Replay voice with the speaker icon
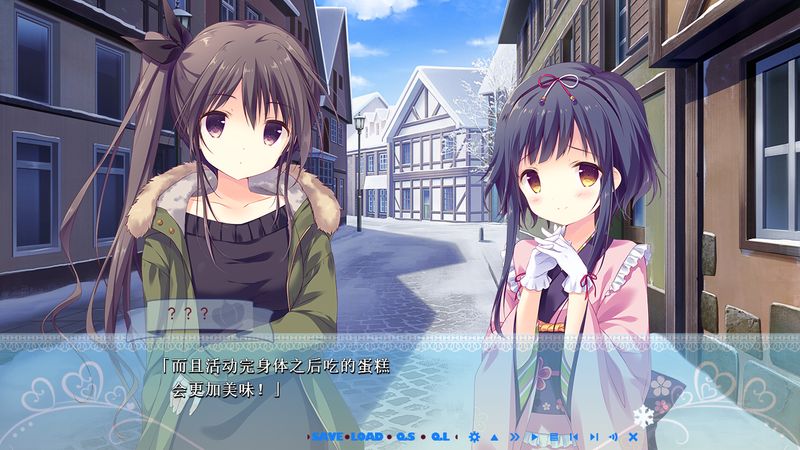This screenshot has height=450, width=800. coord(612,437)
